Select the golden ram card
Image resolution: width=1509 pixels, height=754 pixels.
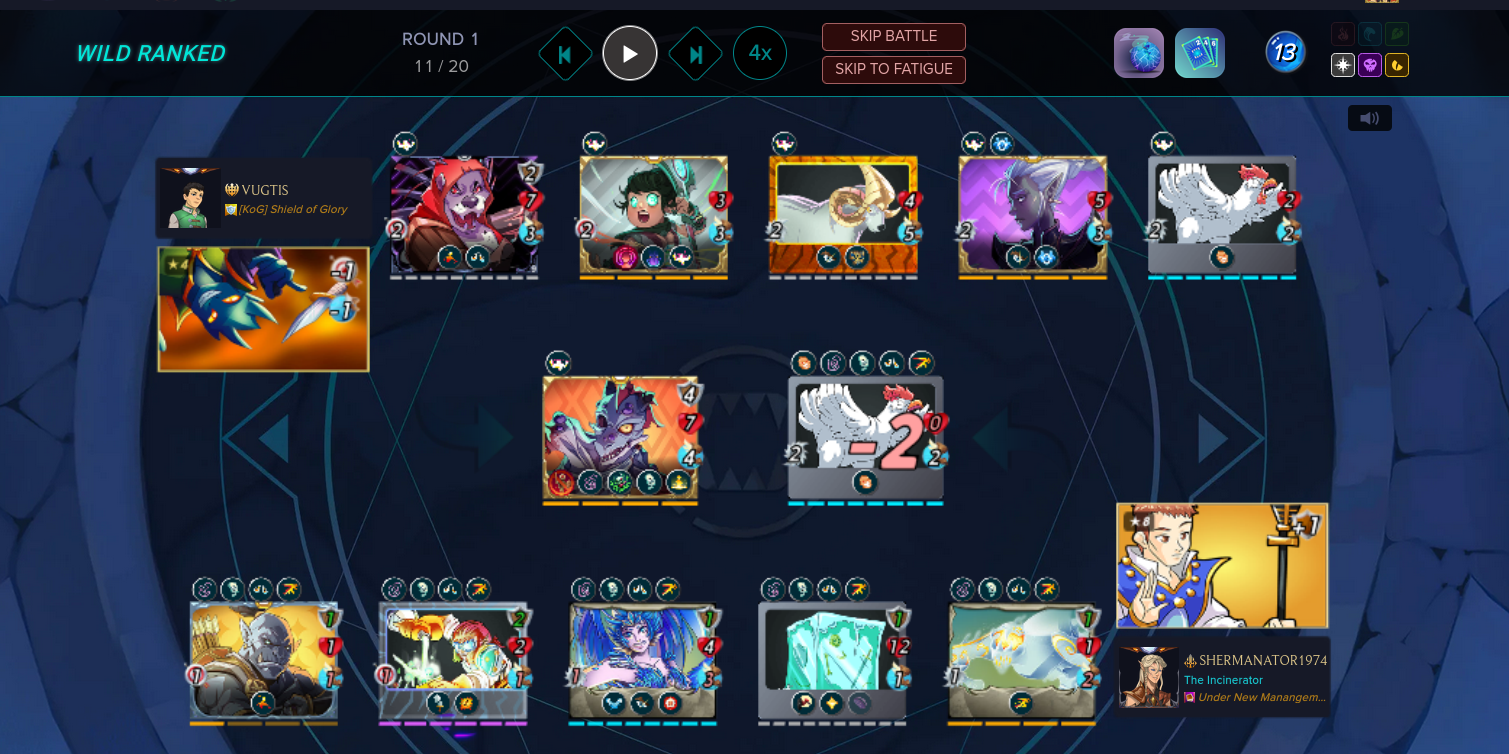pos(843,215)
